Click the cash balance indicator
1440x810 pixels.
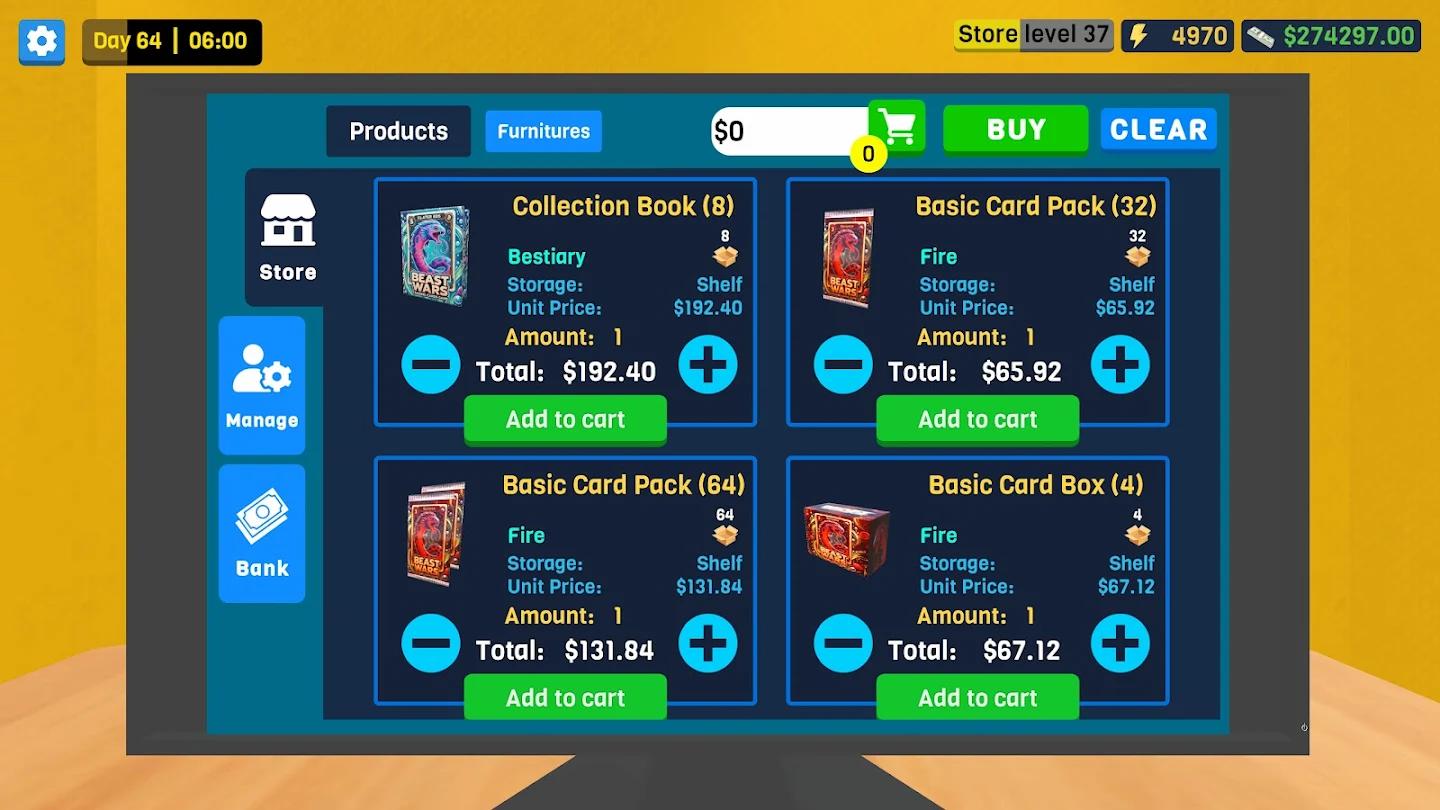(1330, 35)
